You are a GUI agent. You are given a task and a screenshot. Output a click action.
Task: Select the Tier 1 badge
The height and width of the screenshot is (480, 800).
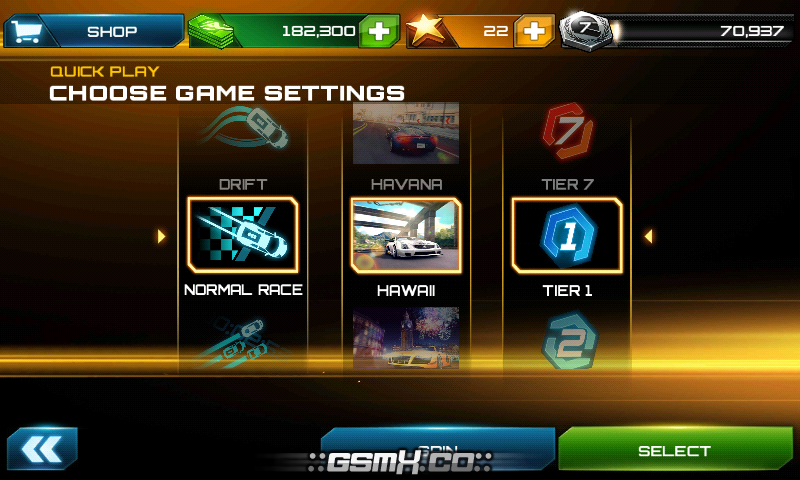pyautogui.click(x=567, y=236)
